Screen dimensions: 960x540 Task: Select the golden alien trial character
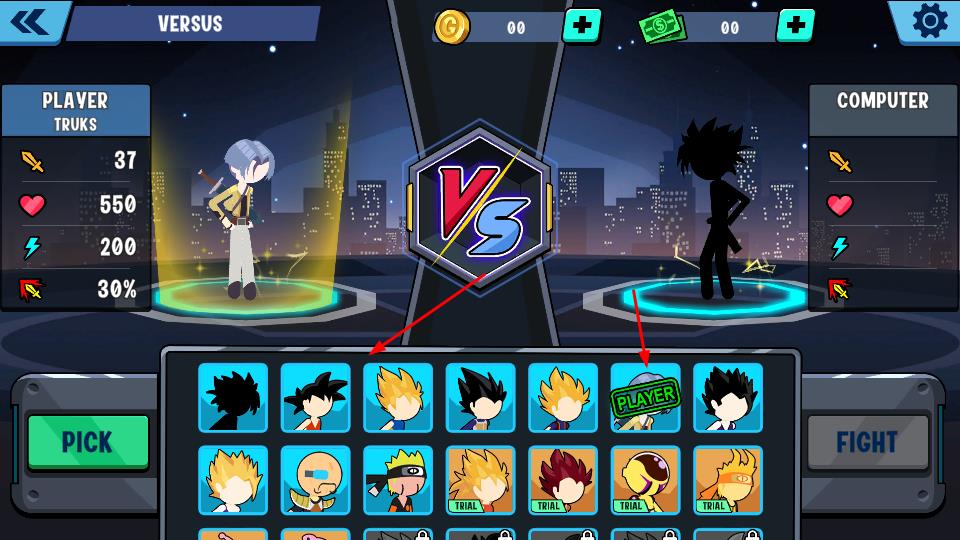(x=645, y=480)
